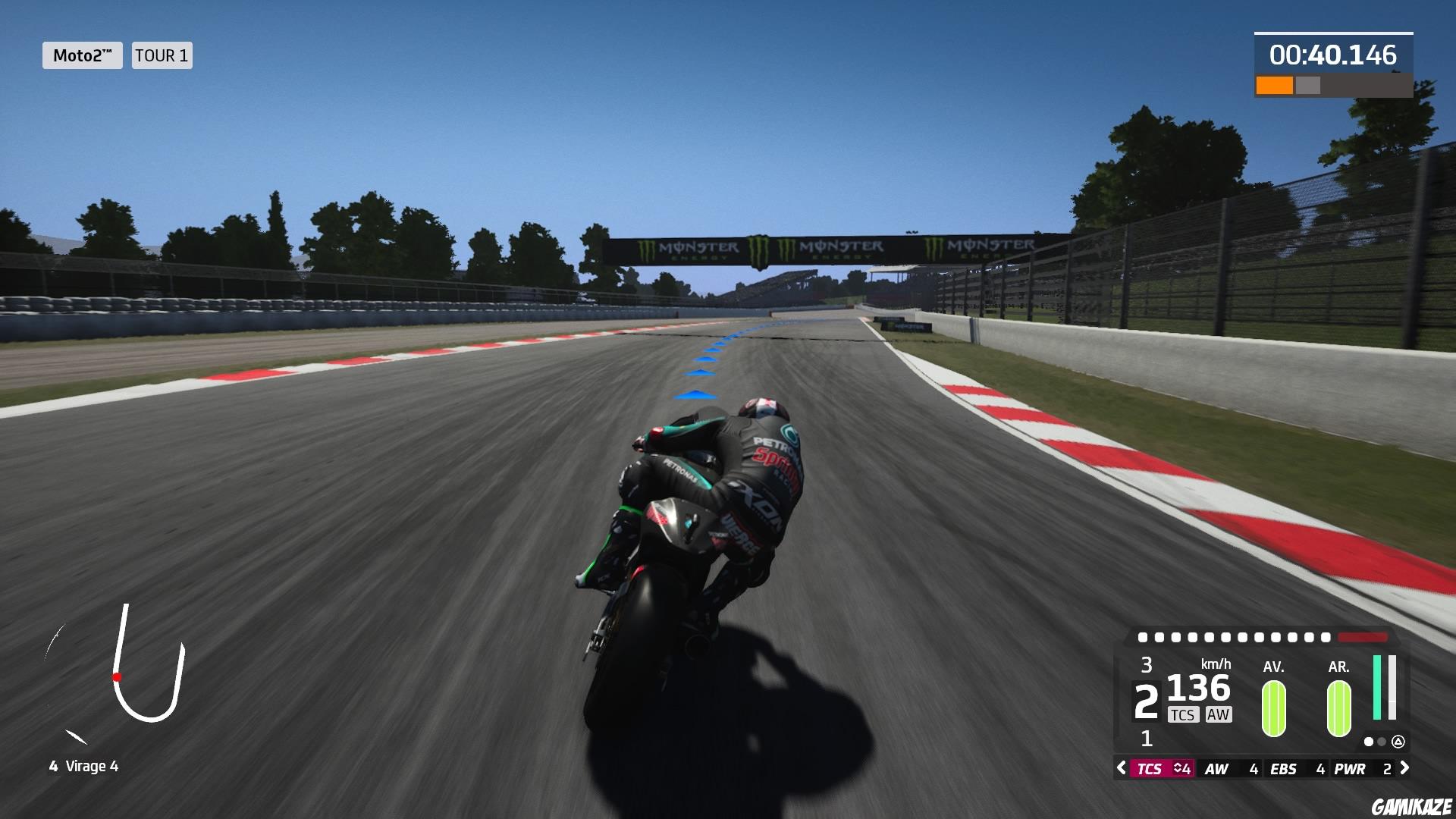Select the TCS setting in the dashboard bar

(x=1153, y=769)
